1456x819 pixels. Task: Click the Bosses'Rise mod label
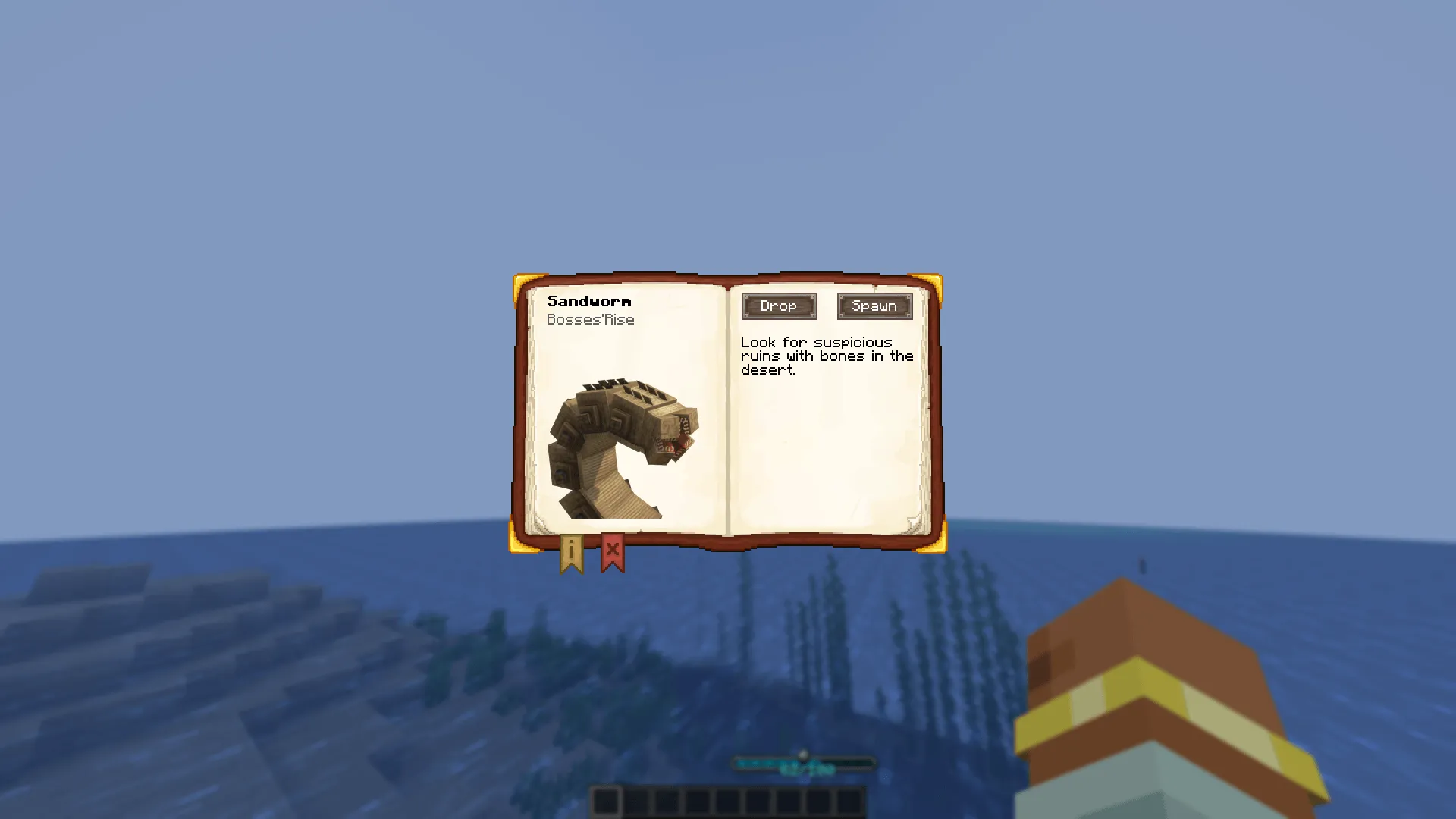click(591, 319)
